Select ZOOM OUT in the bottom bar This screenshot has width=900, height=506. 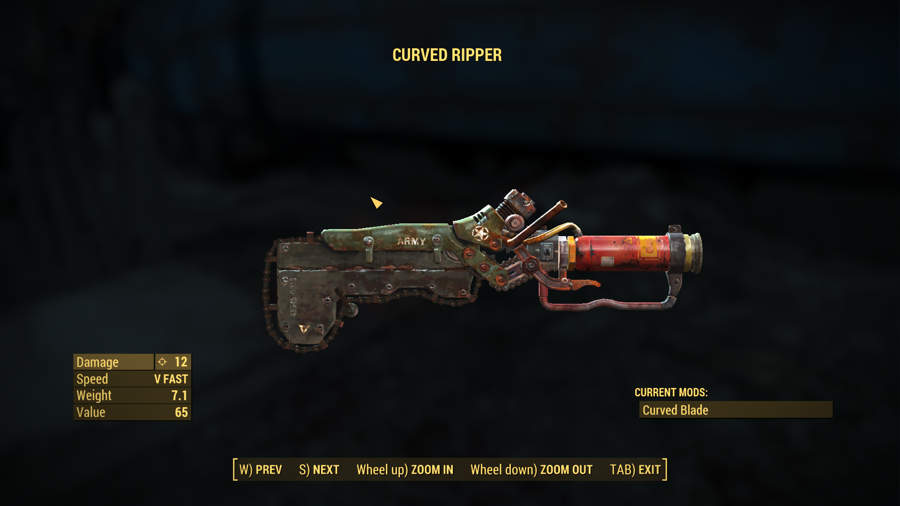531,469
